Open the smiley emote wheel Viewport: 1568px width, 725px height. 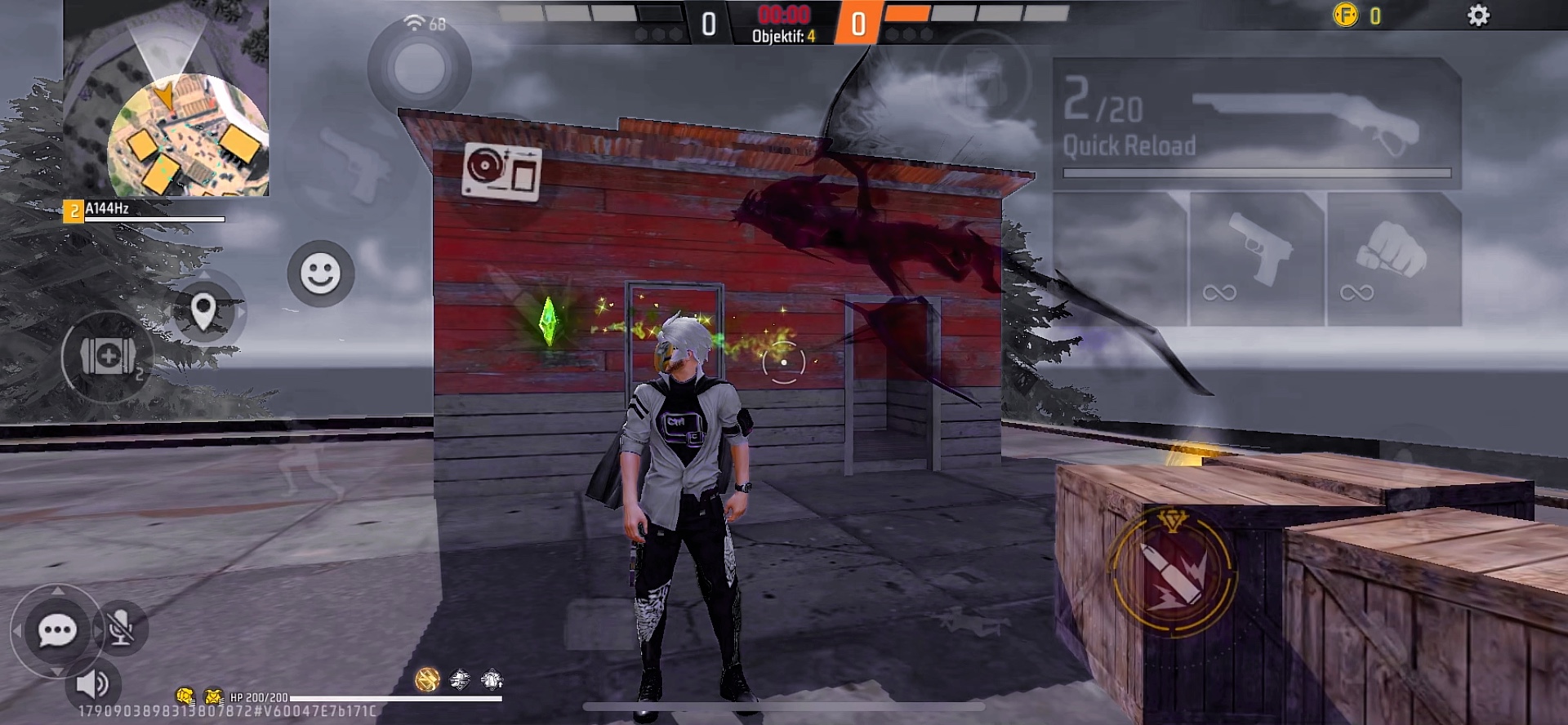[x=320, y=274]
